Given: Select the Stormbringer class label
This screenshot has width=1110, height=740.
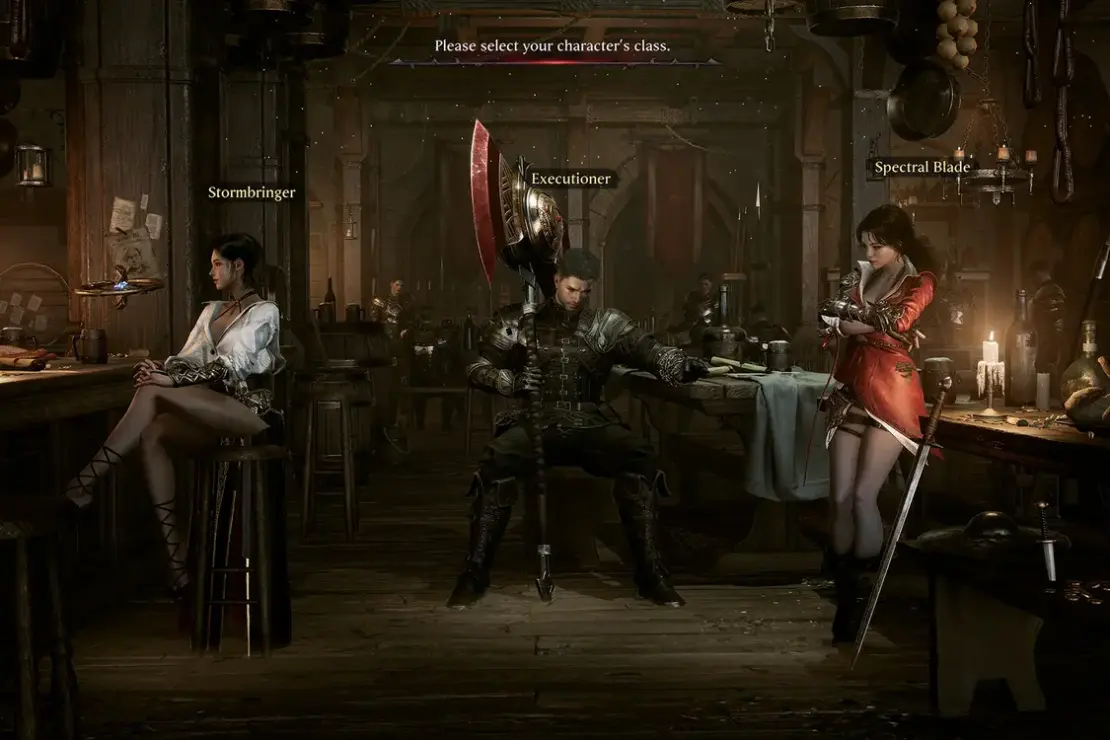Looking at the screenshot, I should tap(251, 192).
